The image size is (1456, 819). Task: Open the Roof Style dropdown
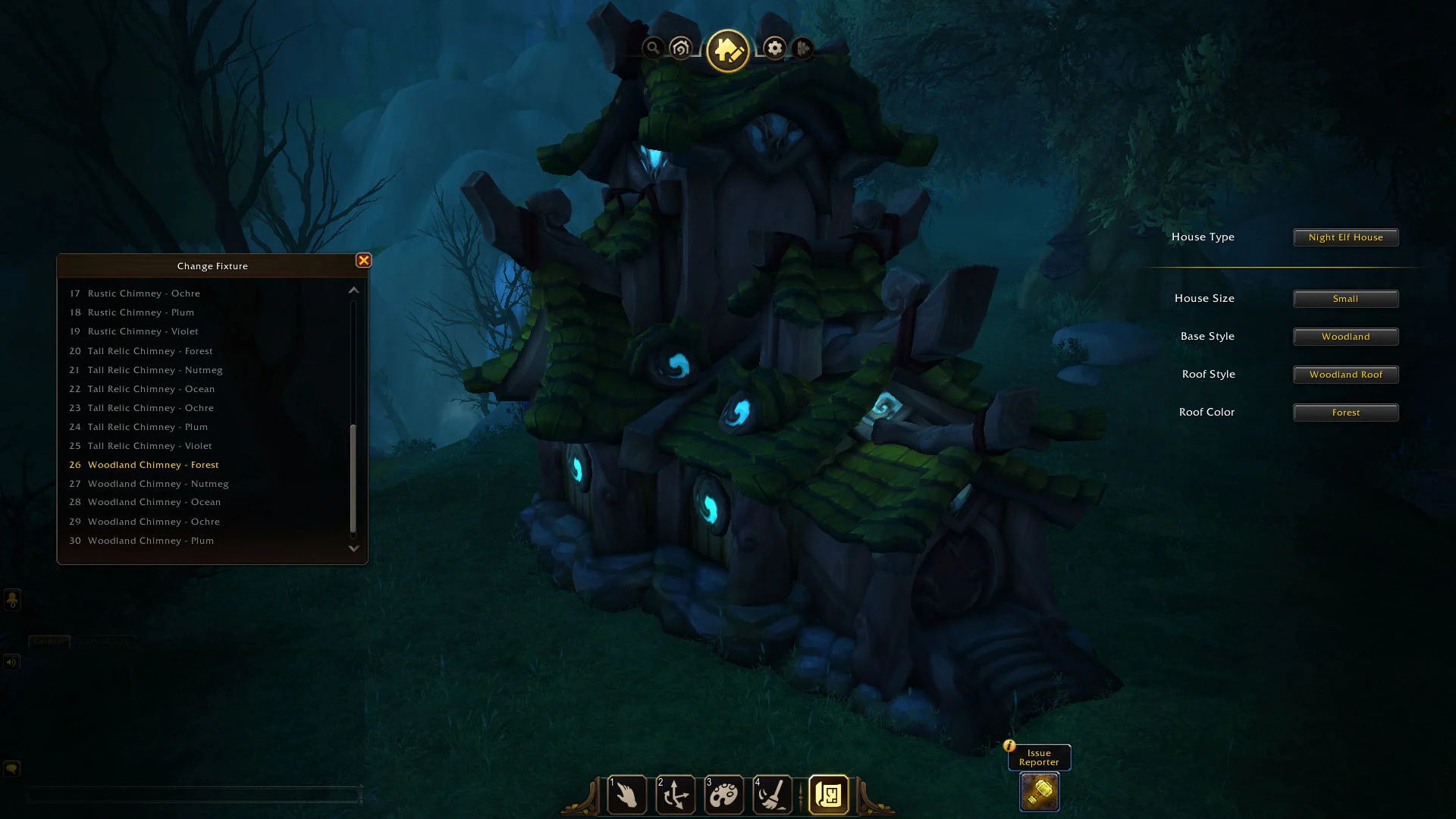(1345, 375)
